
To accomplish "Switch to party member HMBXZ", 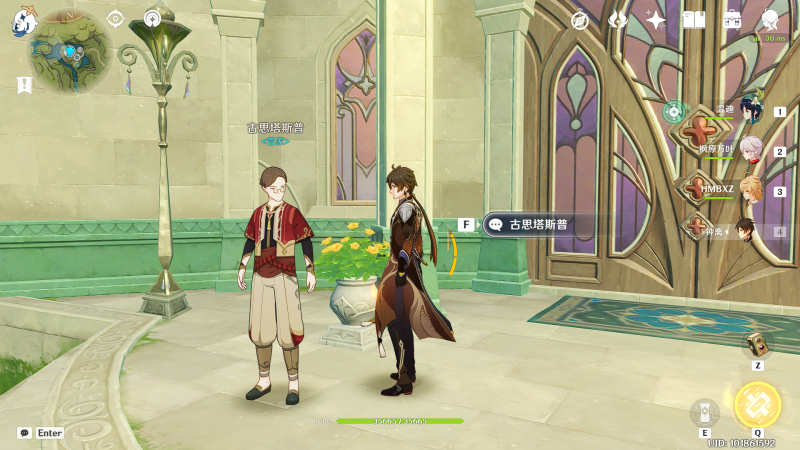I will [751, 191].
